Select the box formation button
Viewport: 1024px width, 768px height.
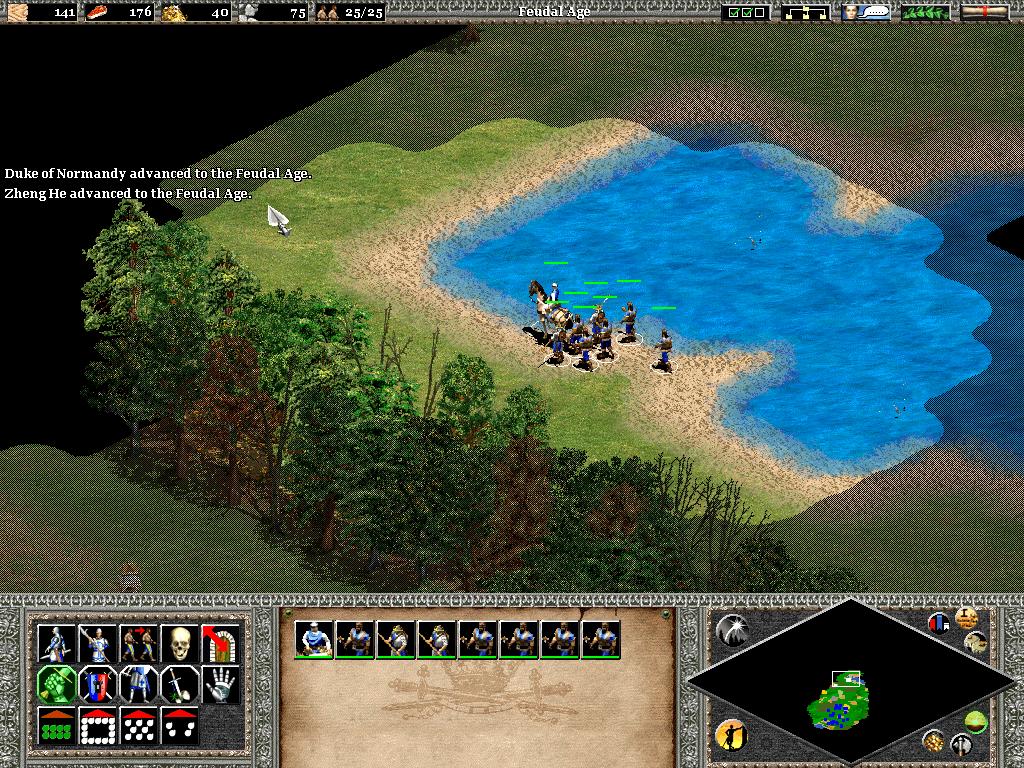(97, 726)
